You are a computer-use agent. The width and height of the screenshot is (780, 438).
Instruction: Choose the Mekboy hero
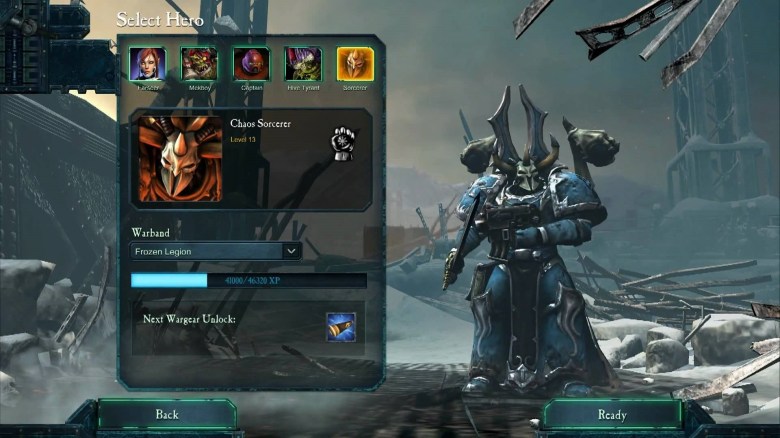click(199, 64)
